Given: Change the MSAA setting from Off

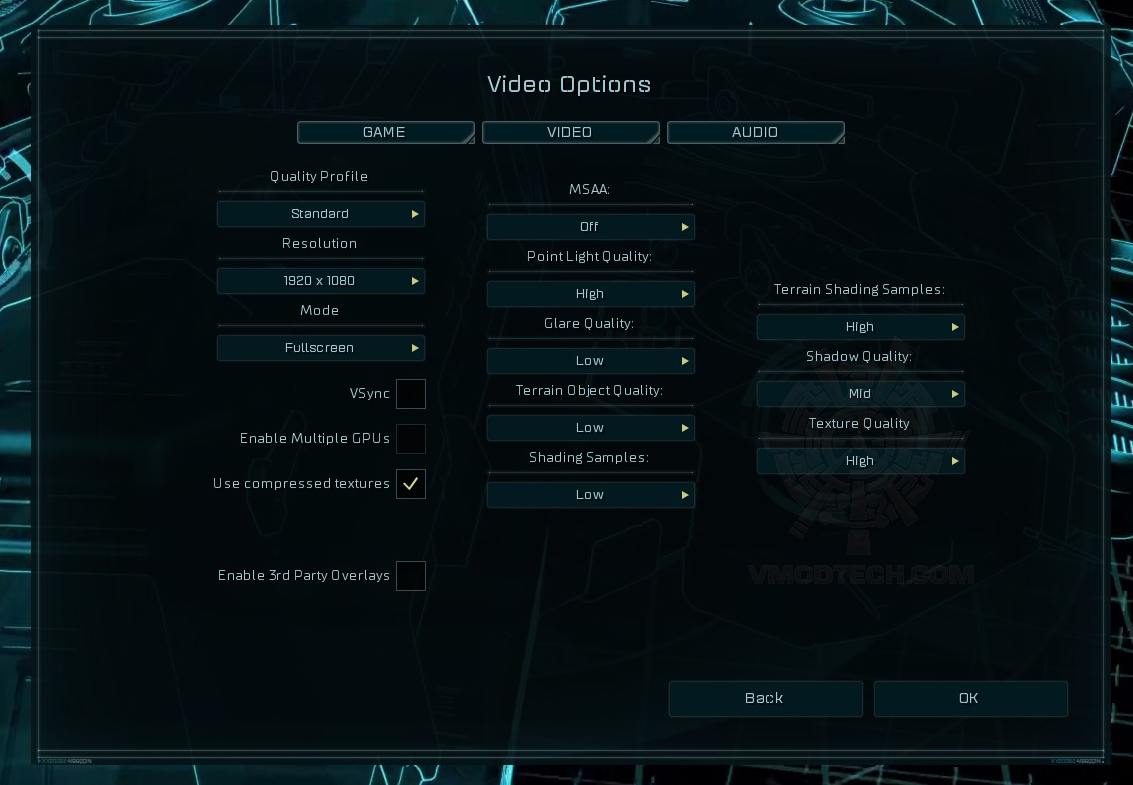Looking at the screenshot, I should tap(591, 227).
